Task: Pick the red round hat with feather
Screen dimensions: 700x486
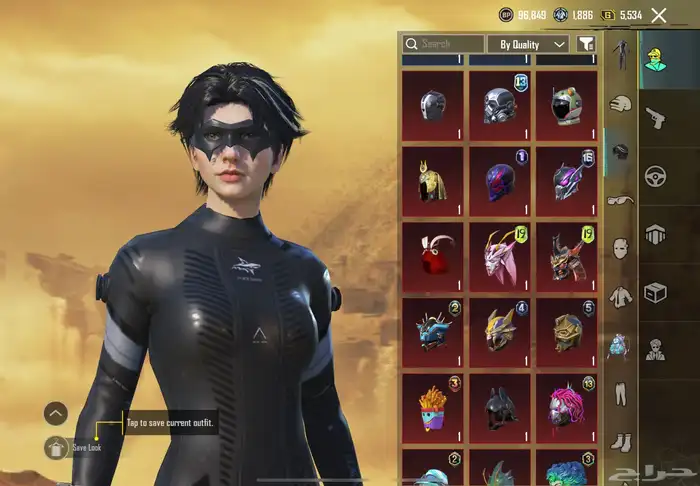Action: click(x=433, y=255)
